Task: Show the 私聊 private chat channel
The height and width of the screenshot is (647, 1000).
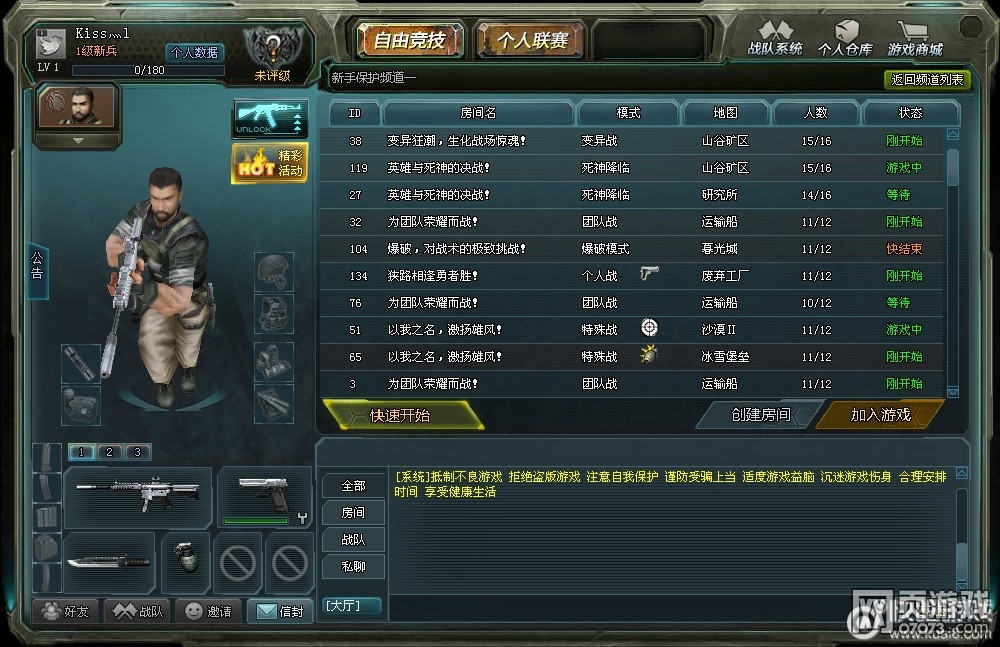Action: point(353,566)
